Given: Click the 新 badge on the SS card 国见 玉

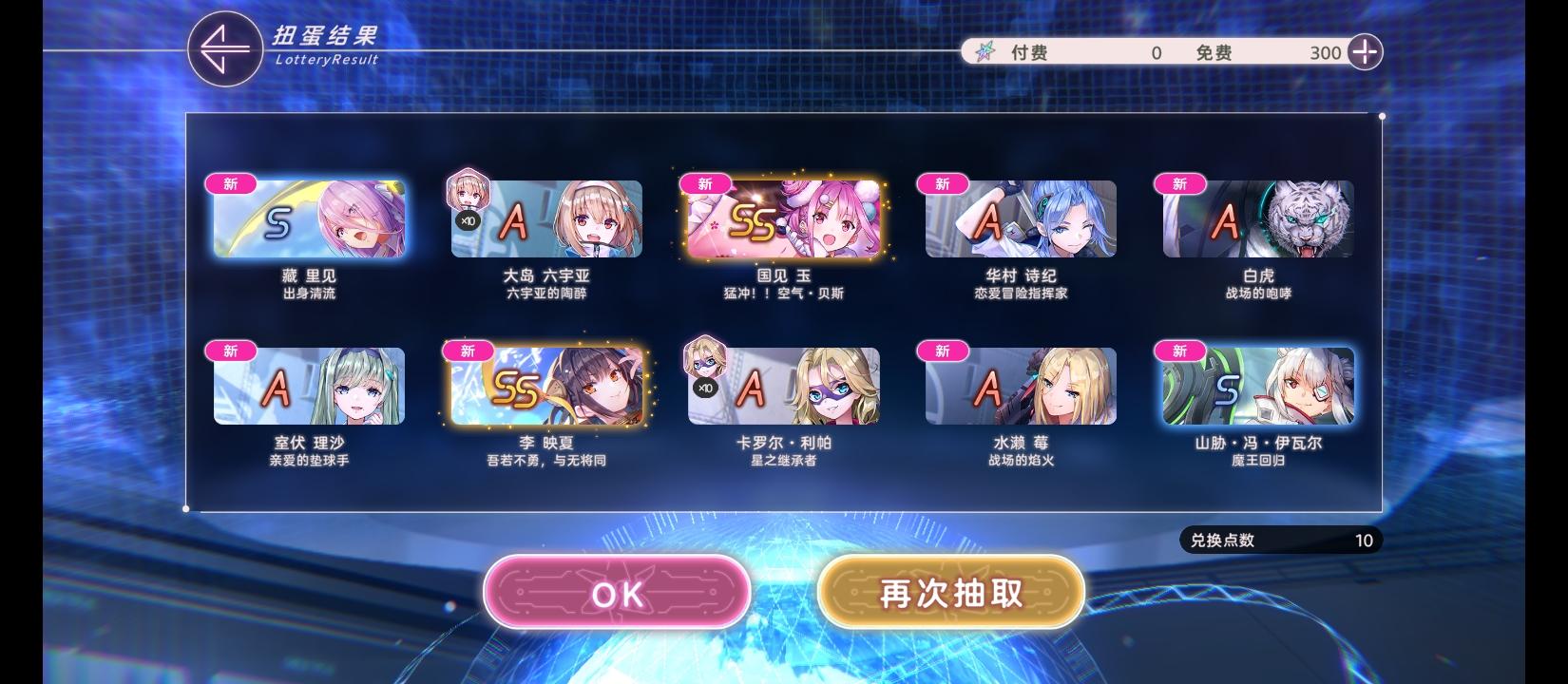Looking at the screenshot, I should point(705,183).
